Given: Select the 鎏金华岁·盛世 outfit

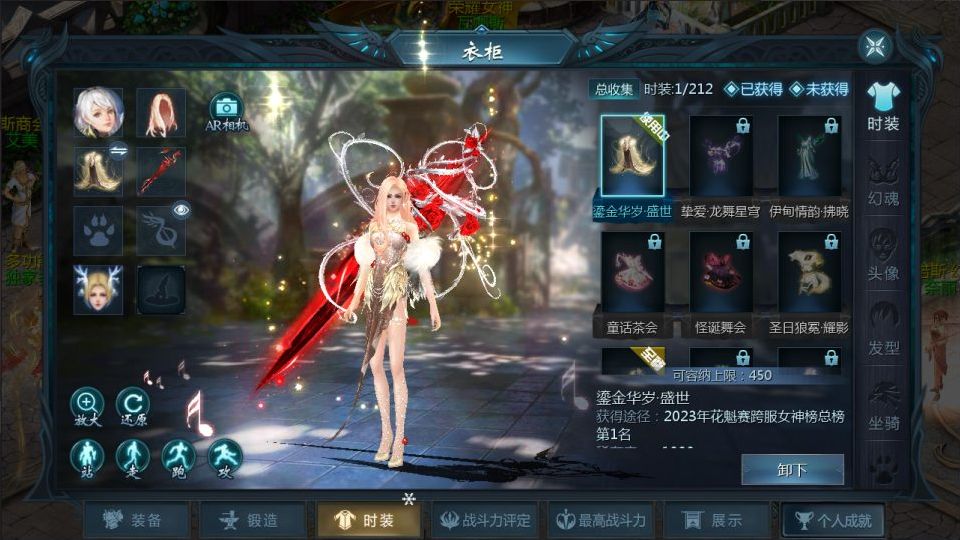Looking at the screenshot, I should [x=632, y=156].
